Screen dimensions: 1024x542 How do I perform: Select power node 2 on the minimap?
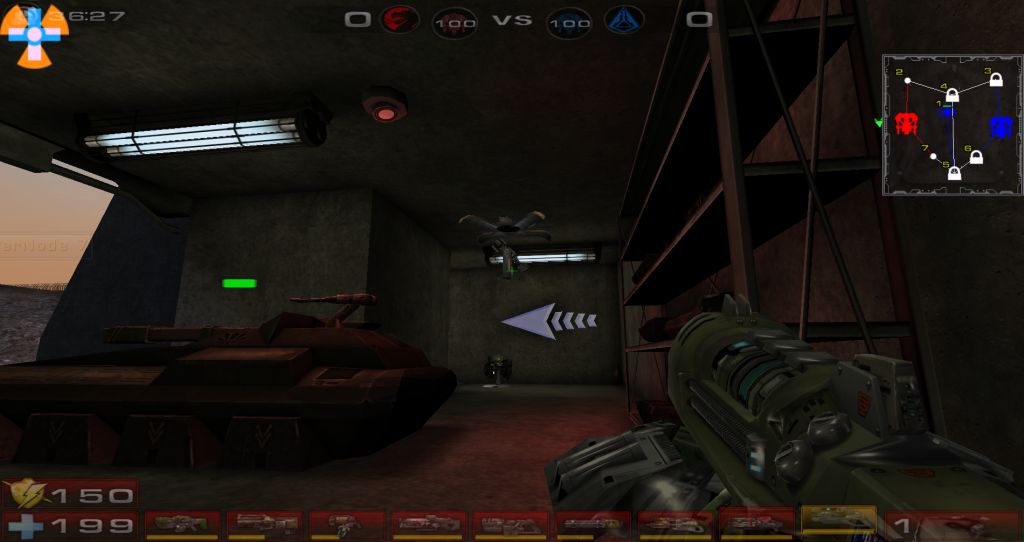click(907, 81)
